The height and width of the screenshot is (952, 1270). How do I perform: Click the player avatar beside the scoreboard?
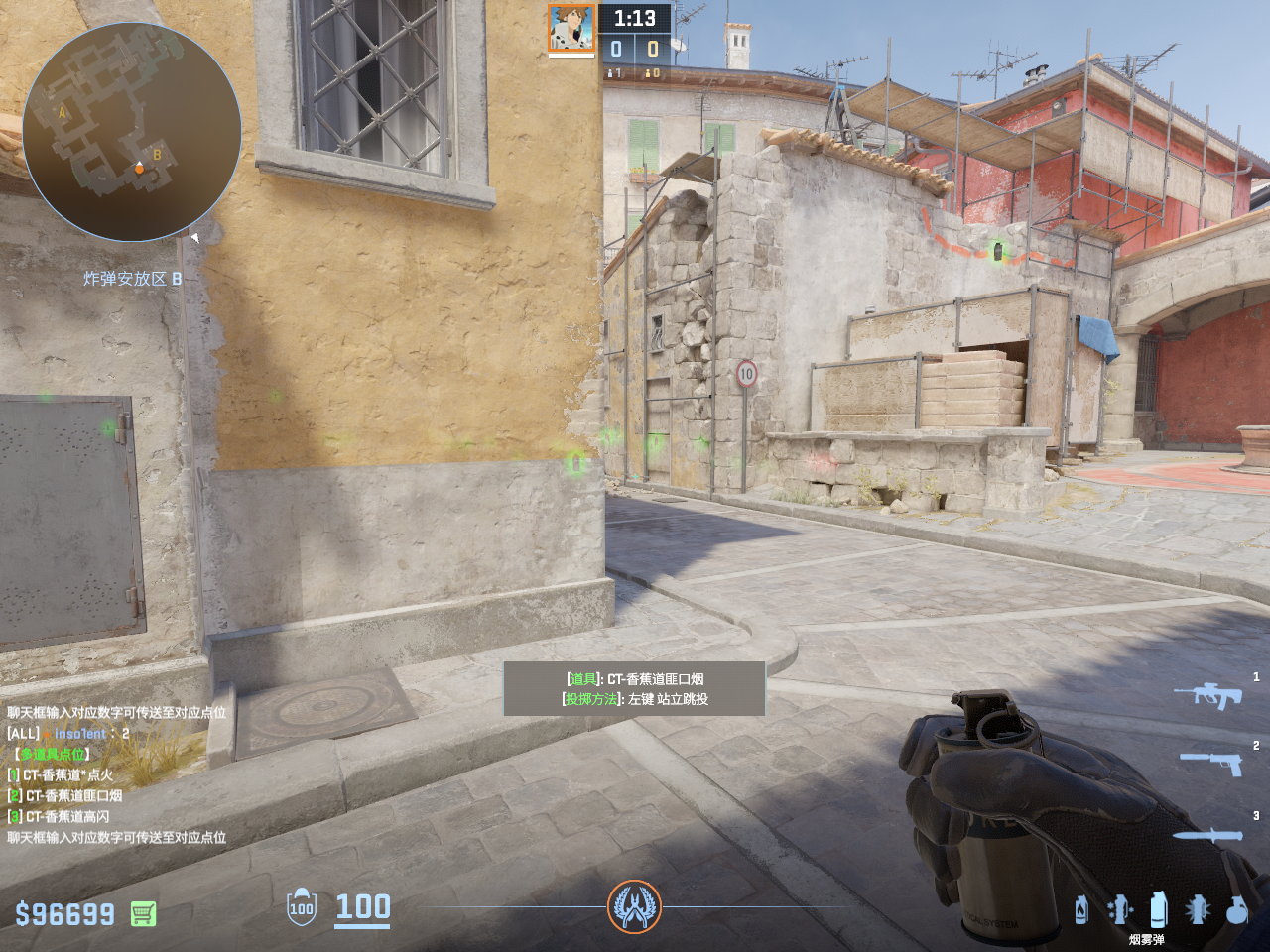pos(571,28)
